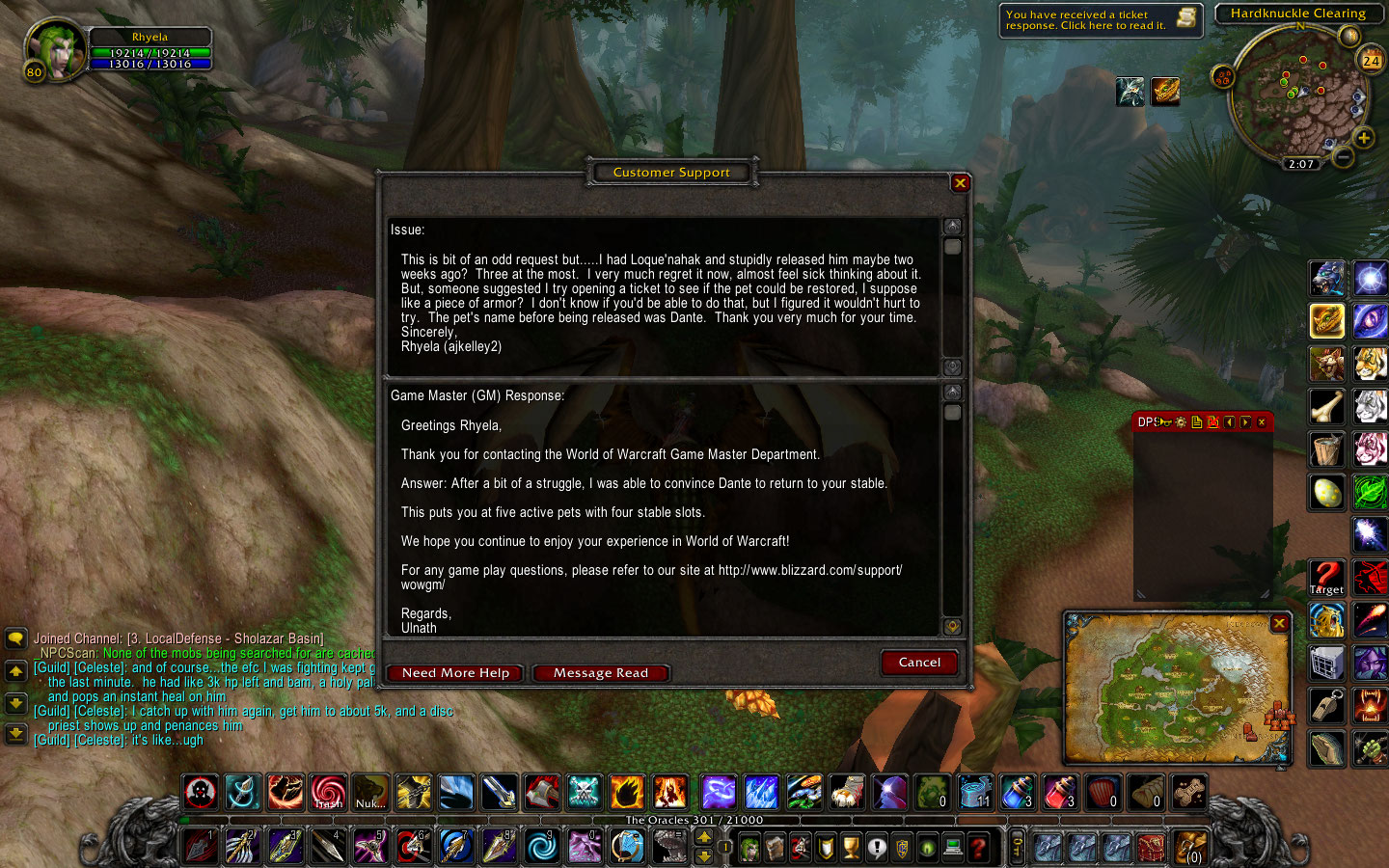Open Looking for Group green eye icon

(x=929, y=849)
